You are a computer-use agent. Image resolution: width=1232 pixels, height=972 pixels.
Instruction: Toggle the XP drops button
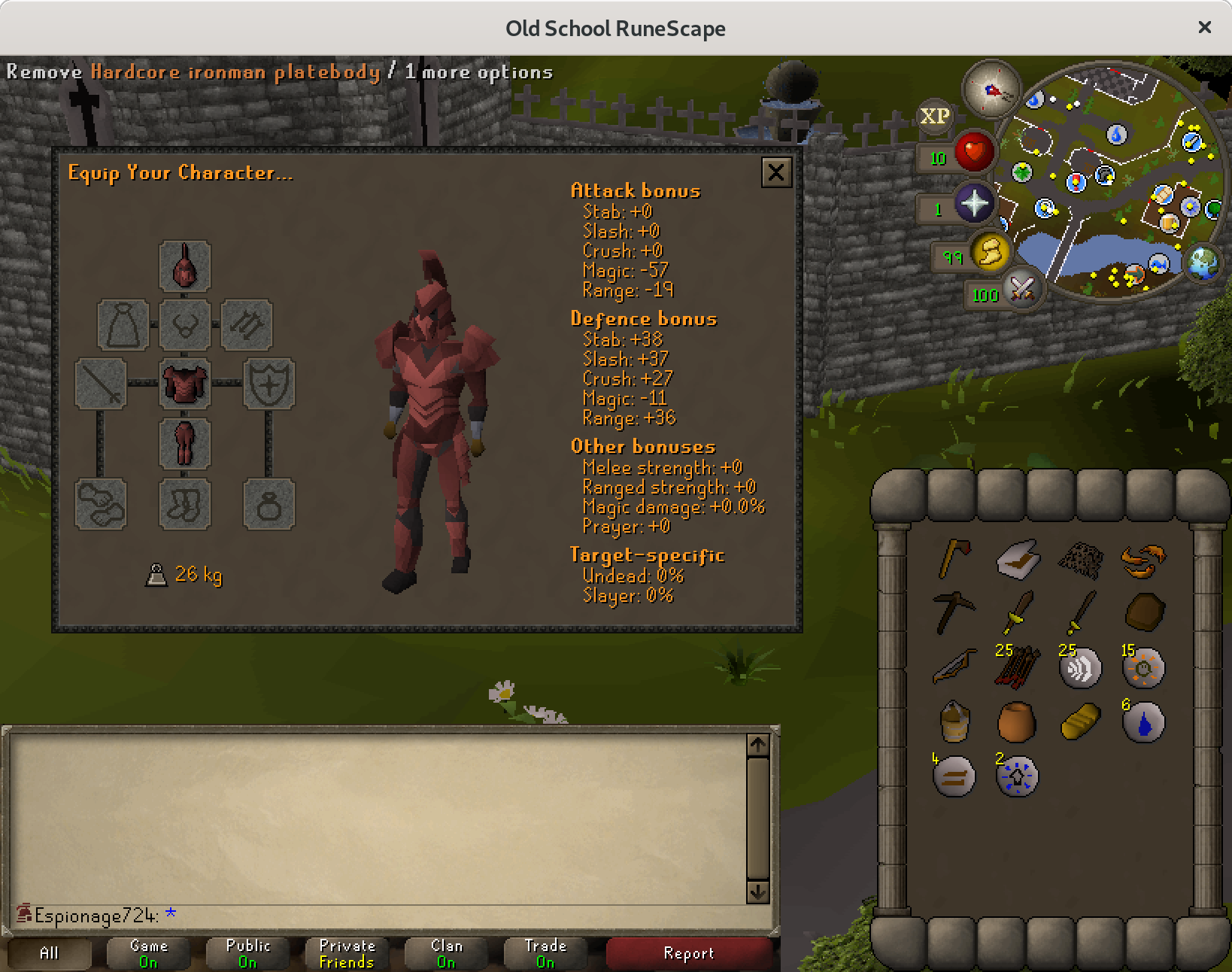coord(934,117)
